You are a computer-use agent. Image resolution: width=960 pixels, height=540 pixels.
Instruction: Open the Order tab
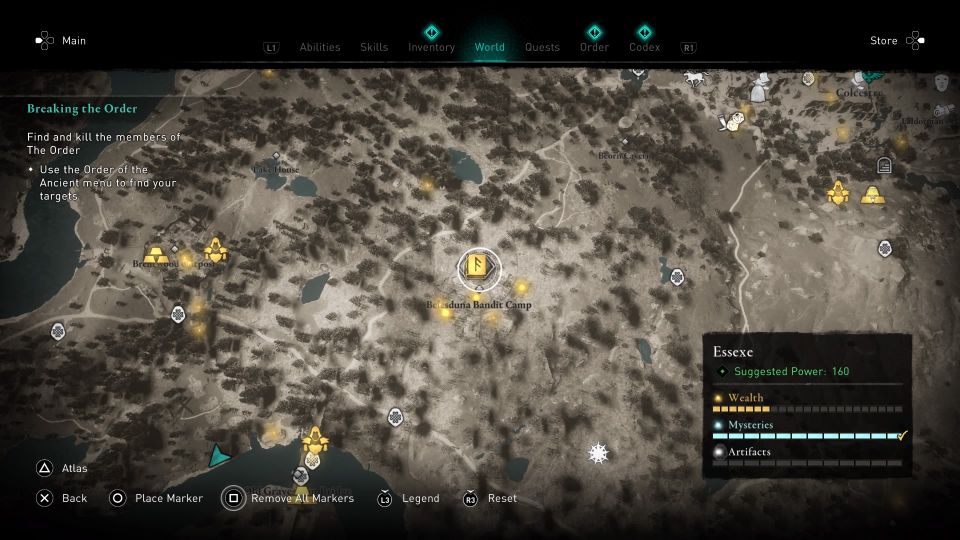pos(594,47)
